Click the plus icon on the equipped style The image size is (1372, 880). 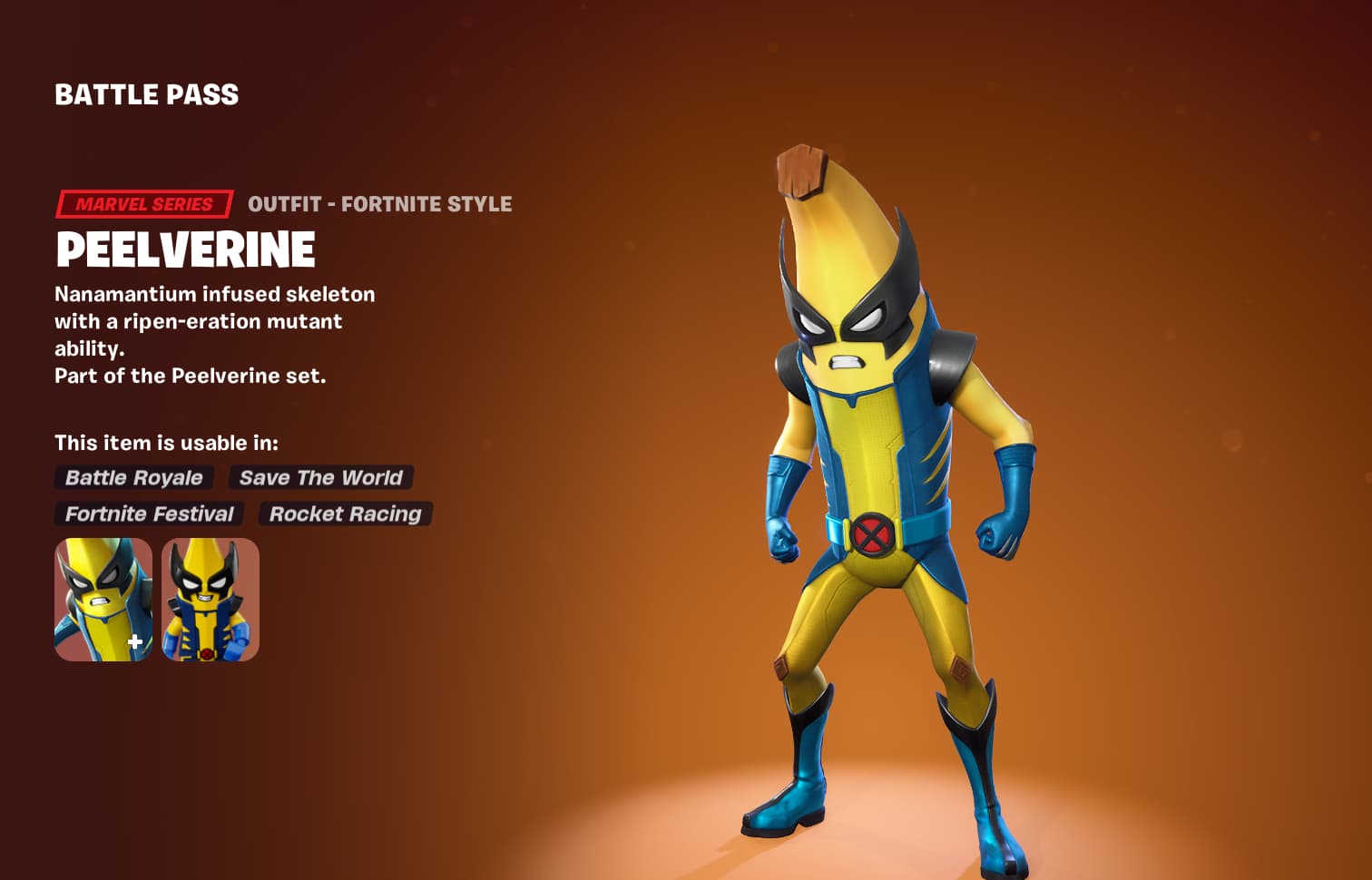133,641
